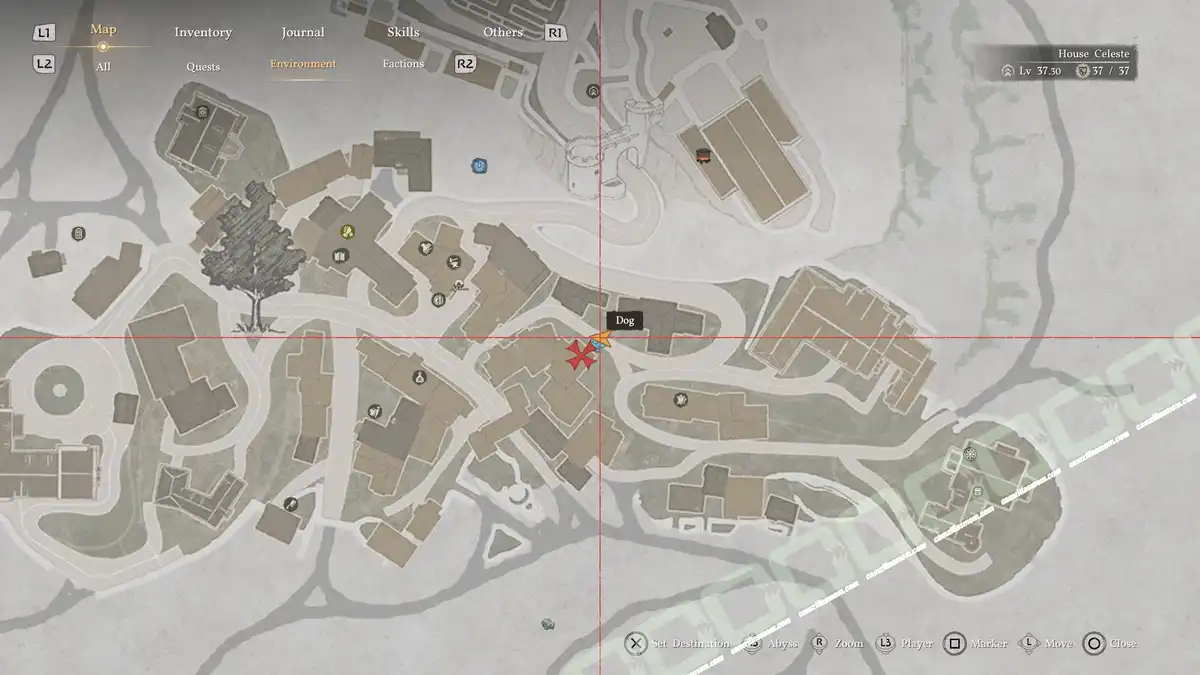This screenshot has width=1200, height=675.
Task: Select the red-and-black cart marker
Action: coord(702,154)
